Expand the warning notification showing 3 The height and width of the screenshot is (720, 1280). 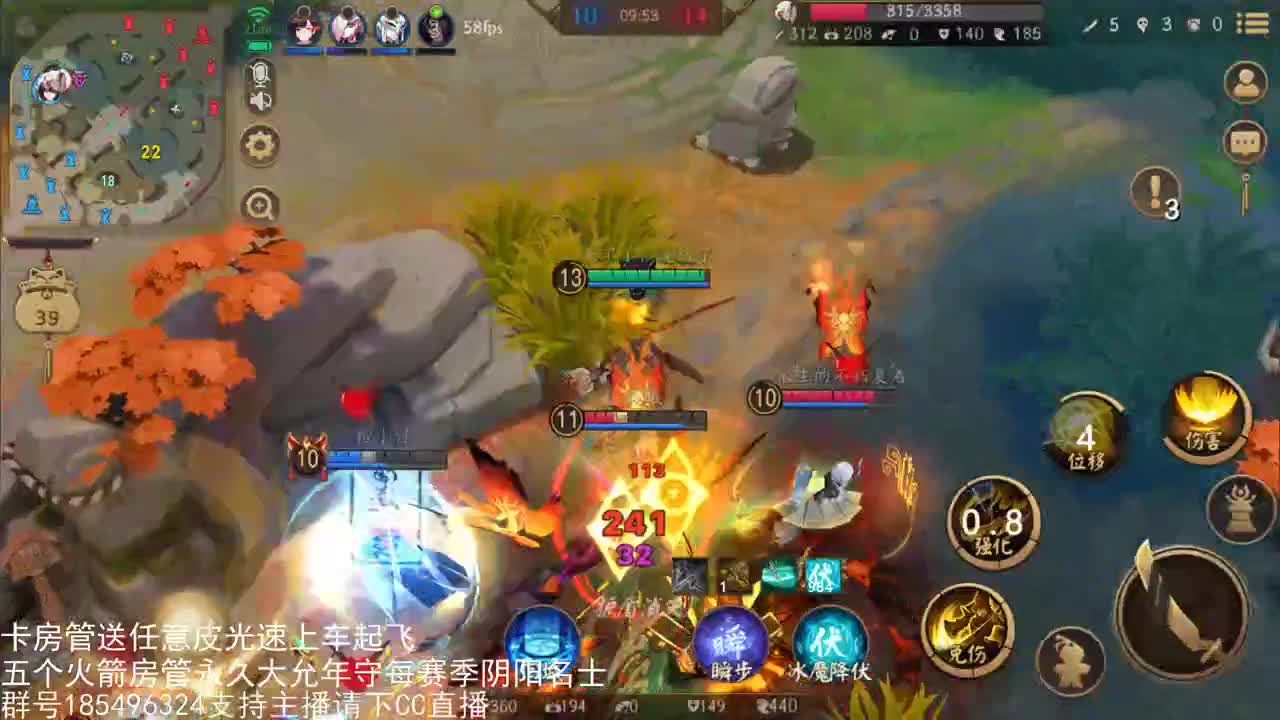click(x=1155, y=195)
